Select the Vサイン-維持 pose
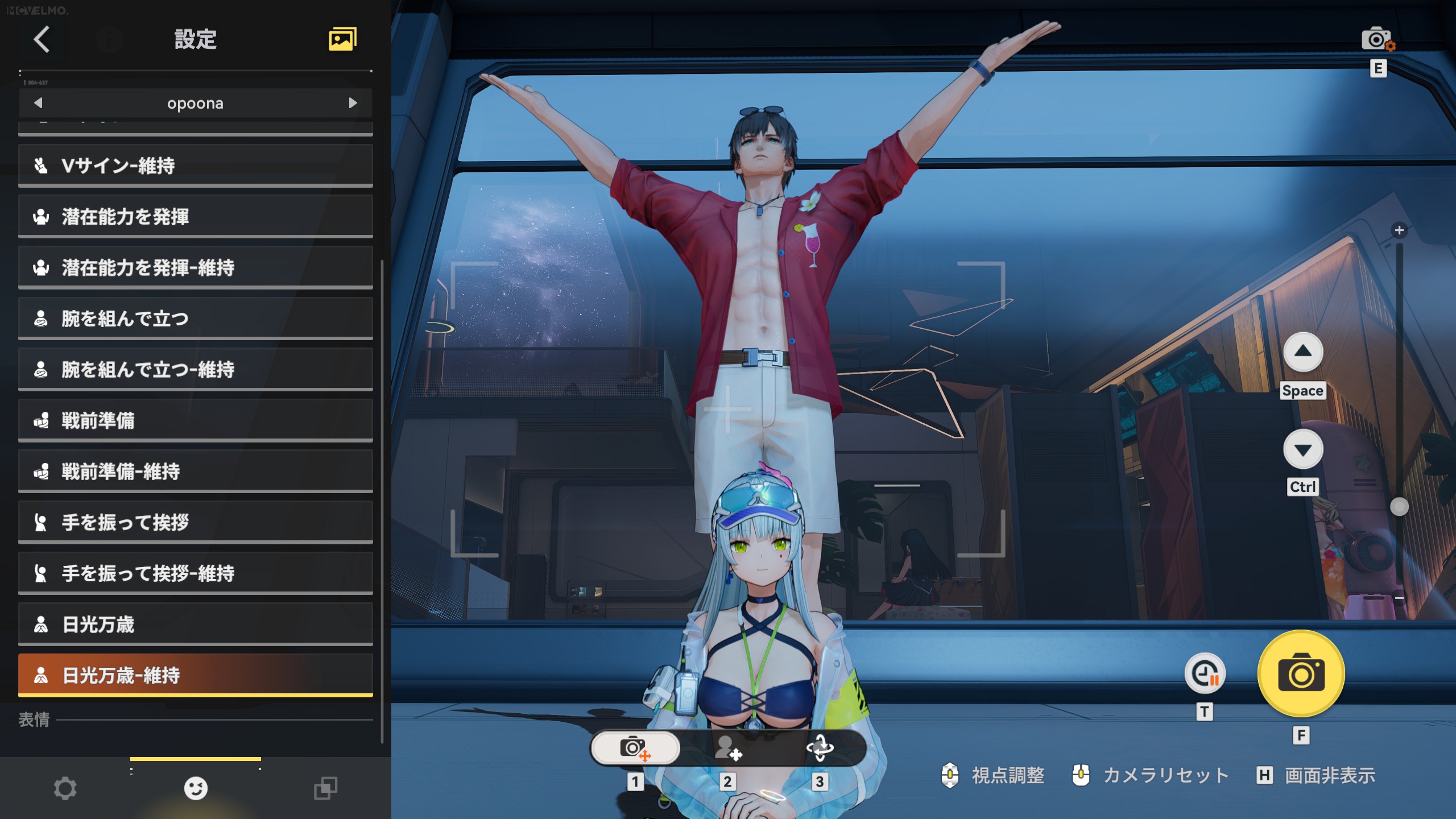 195,166
